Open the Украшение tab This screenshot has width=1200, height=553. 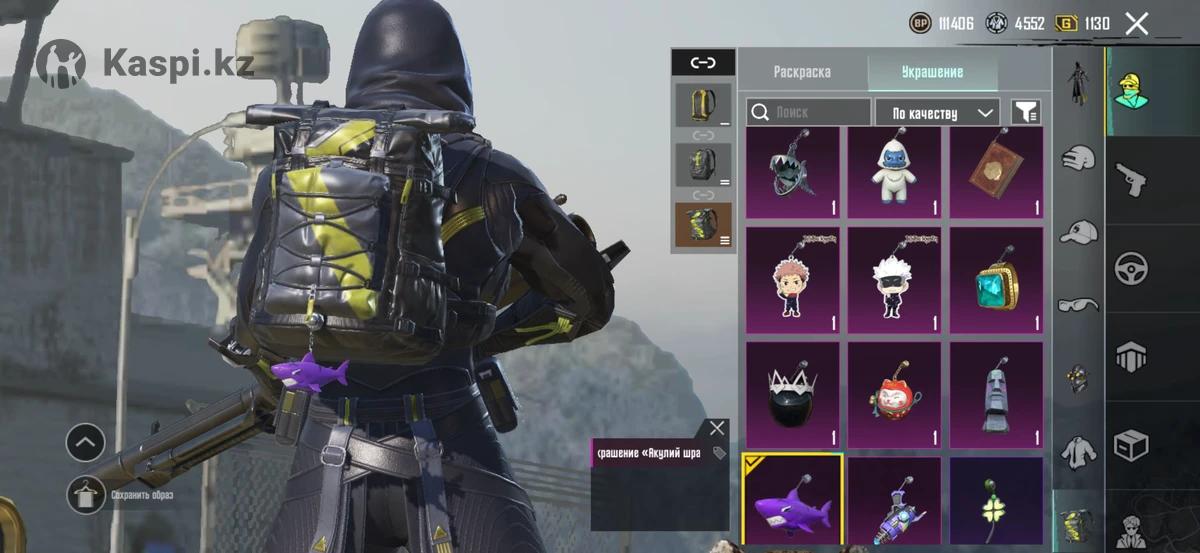932,72
